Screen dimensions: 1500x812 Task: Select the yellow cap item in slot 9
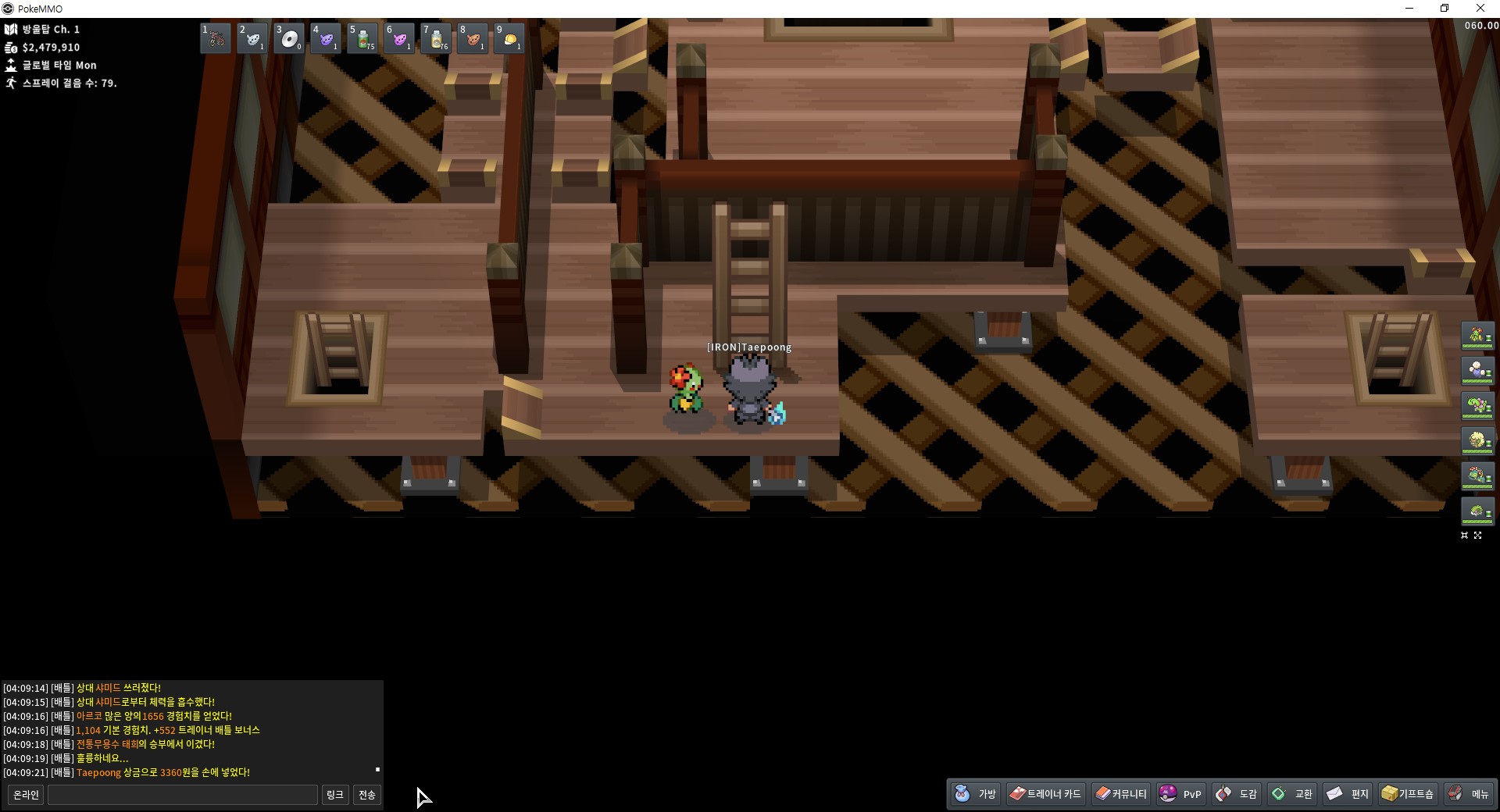tap(509, 38)
